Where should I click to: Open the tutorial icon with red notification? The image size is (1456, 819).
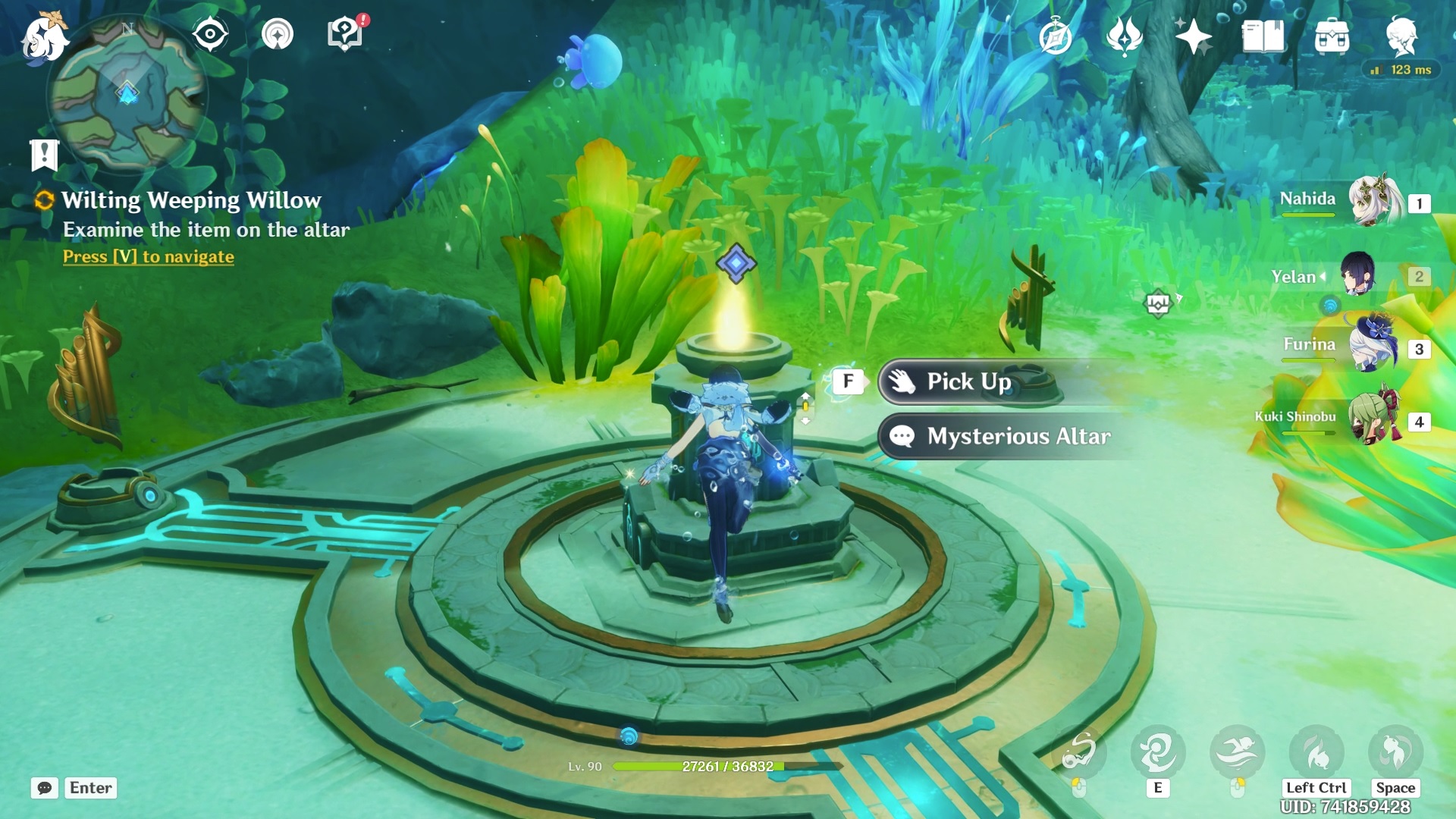[x=345, y=33]
